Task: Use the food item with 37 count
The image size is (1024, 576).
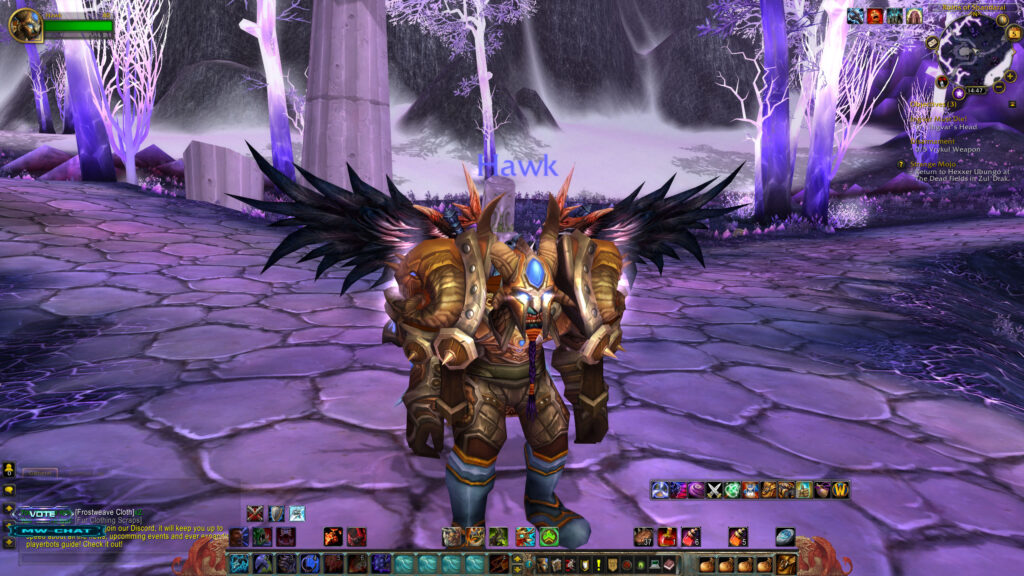Action: [x=645, y=536]
